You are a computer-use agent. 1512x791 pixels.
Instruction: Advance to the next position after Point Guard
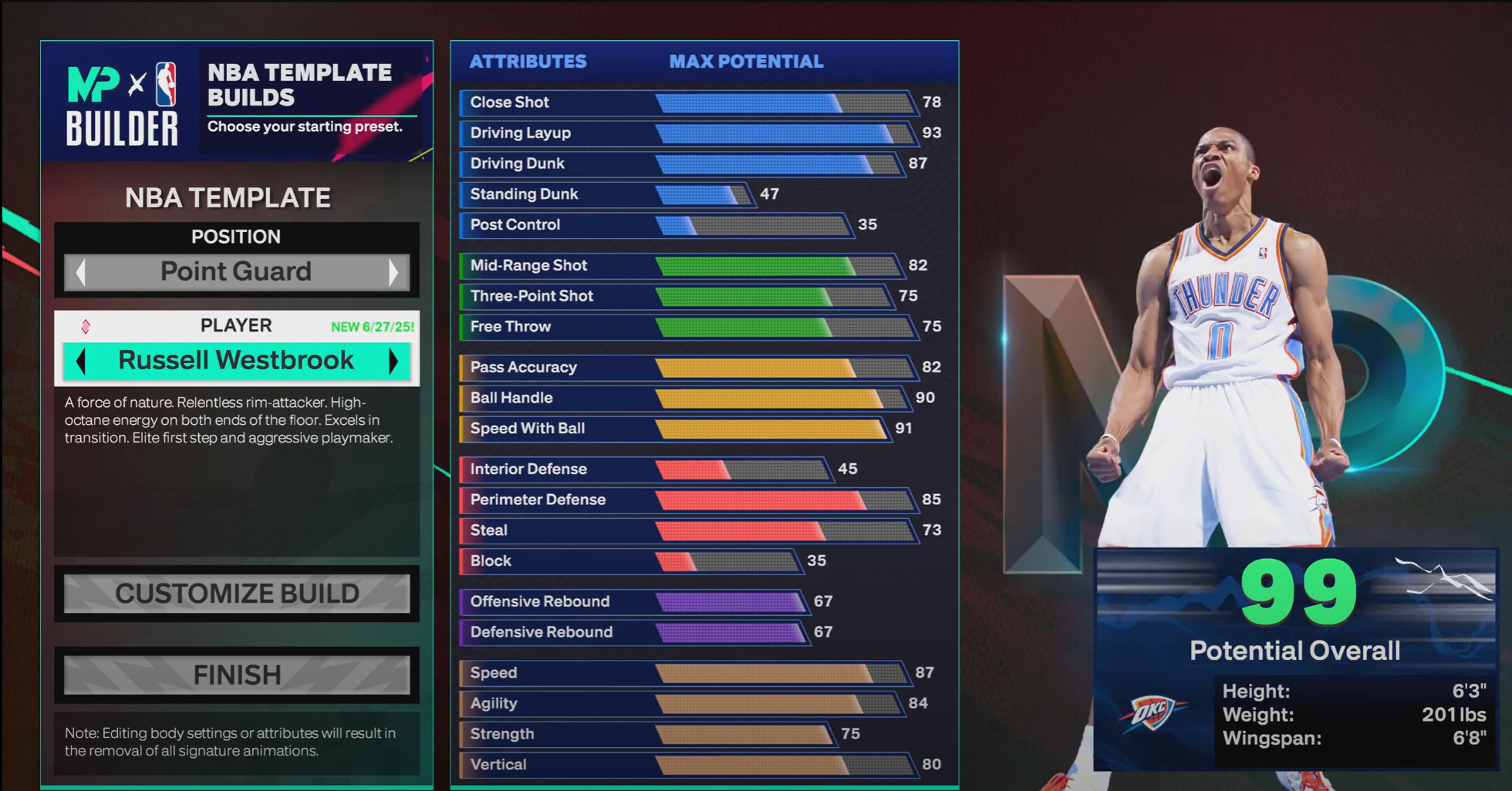pos(393,272)
